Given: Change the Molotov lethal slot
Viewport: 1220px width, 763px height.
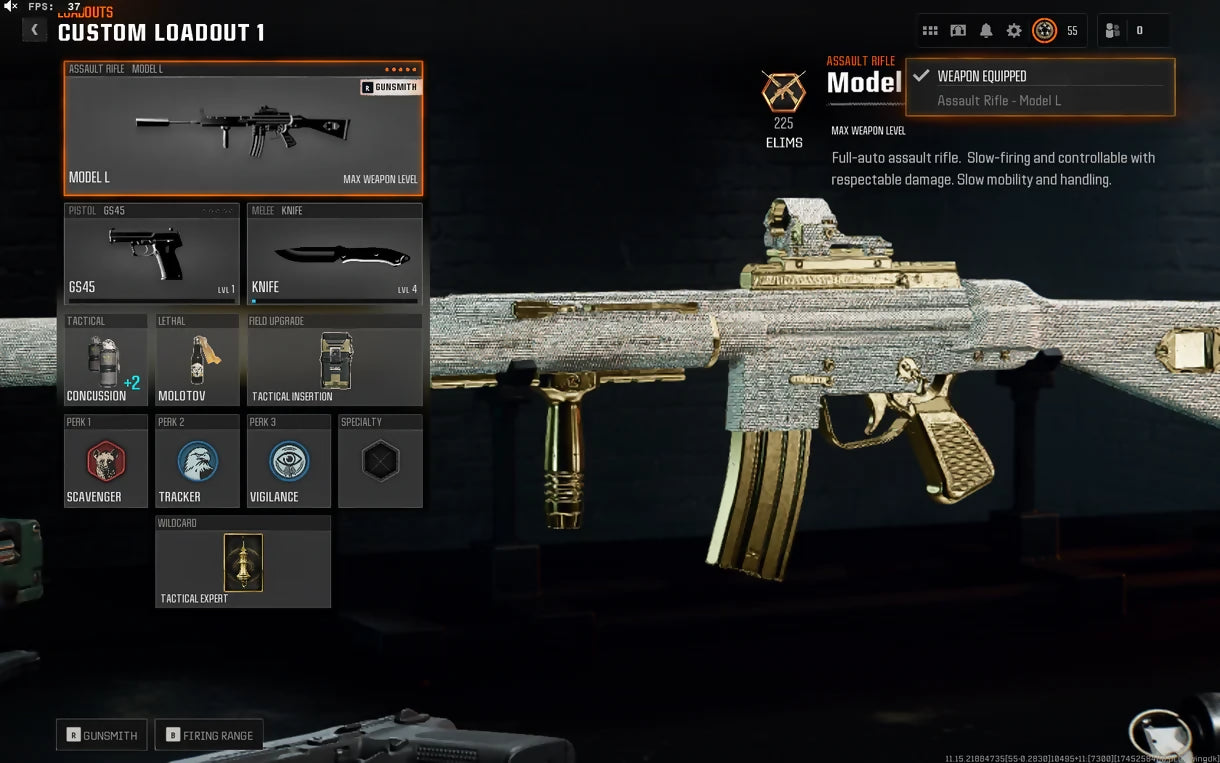Looking at the screenshot, I should pyautogui.click(x=197, y=362).
